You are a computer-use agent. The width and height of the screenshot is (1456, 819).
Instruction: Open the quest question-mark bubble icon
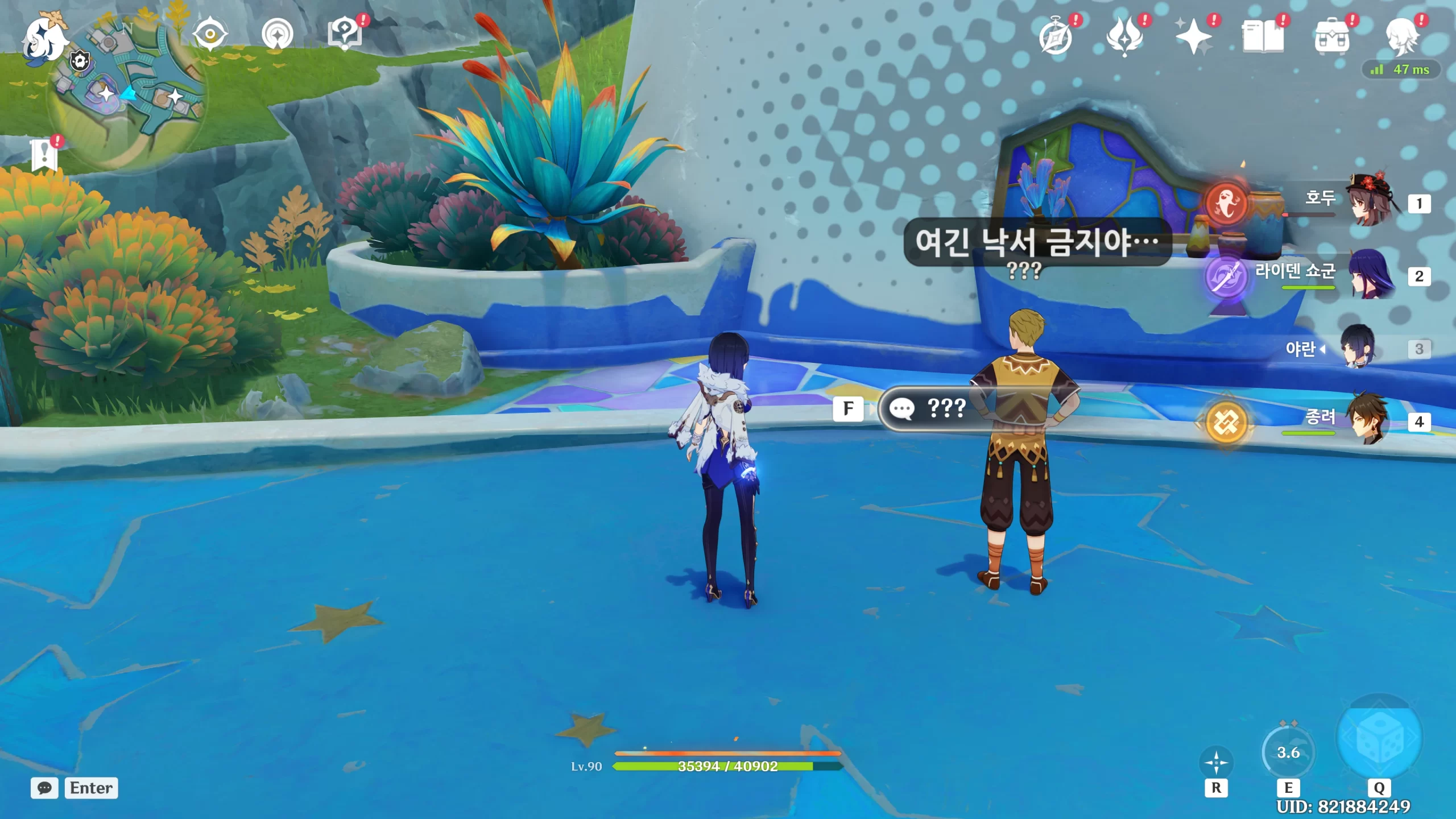click(345, 34)
